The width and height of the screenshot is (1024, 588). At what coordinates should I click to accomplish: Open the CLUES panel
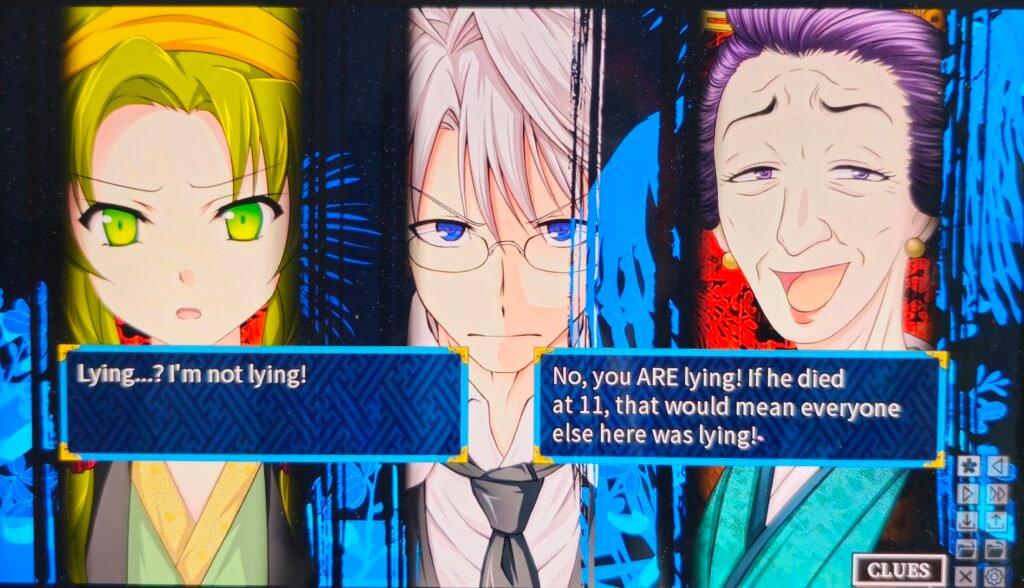coord(899,571)
